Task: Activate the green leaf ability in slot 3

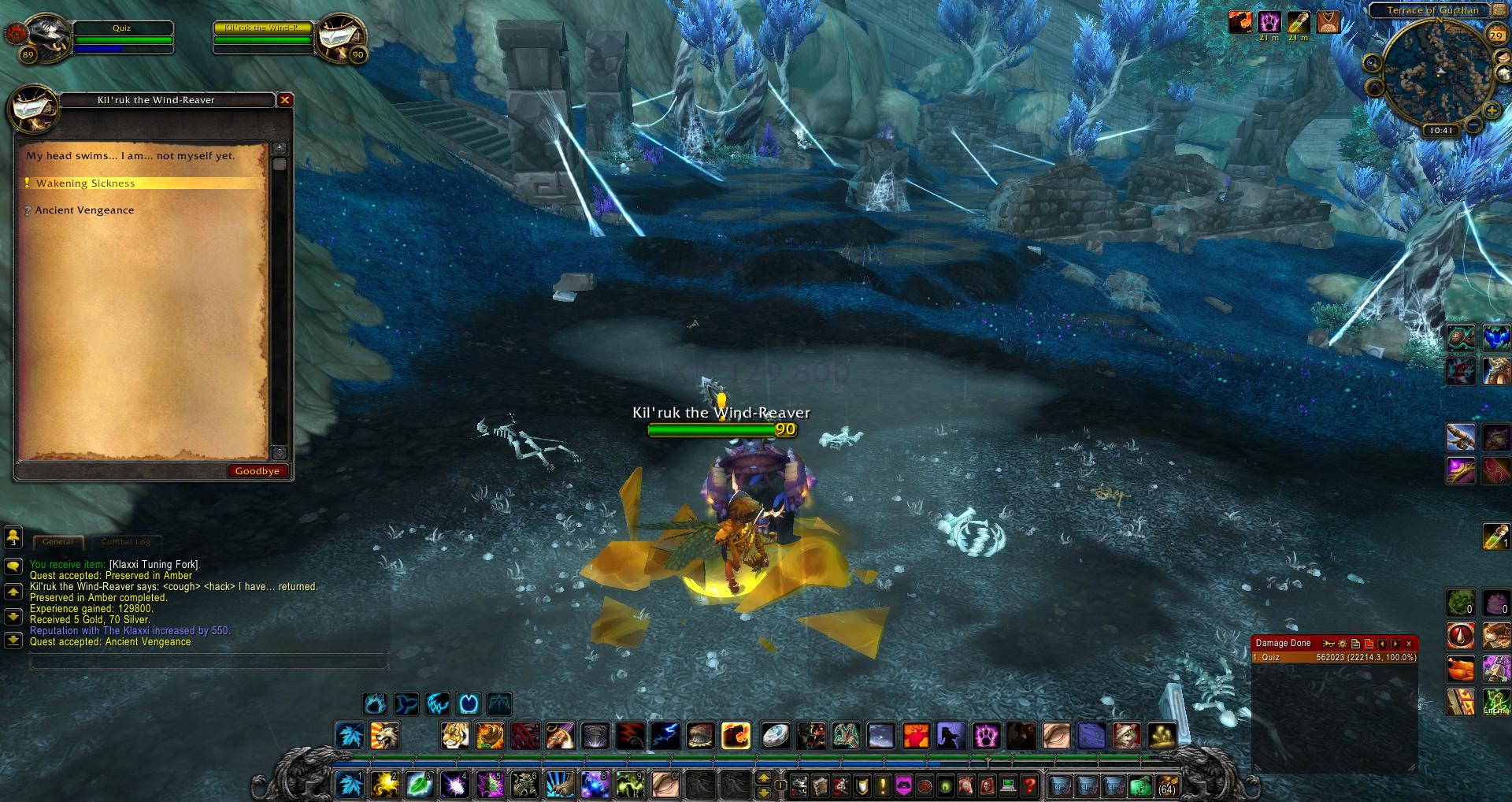Action: (419, 785)
